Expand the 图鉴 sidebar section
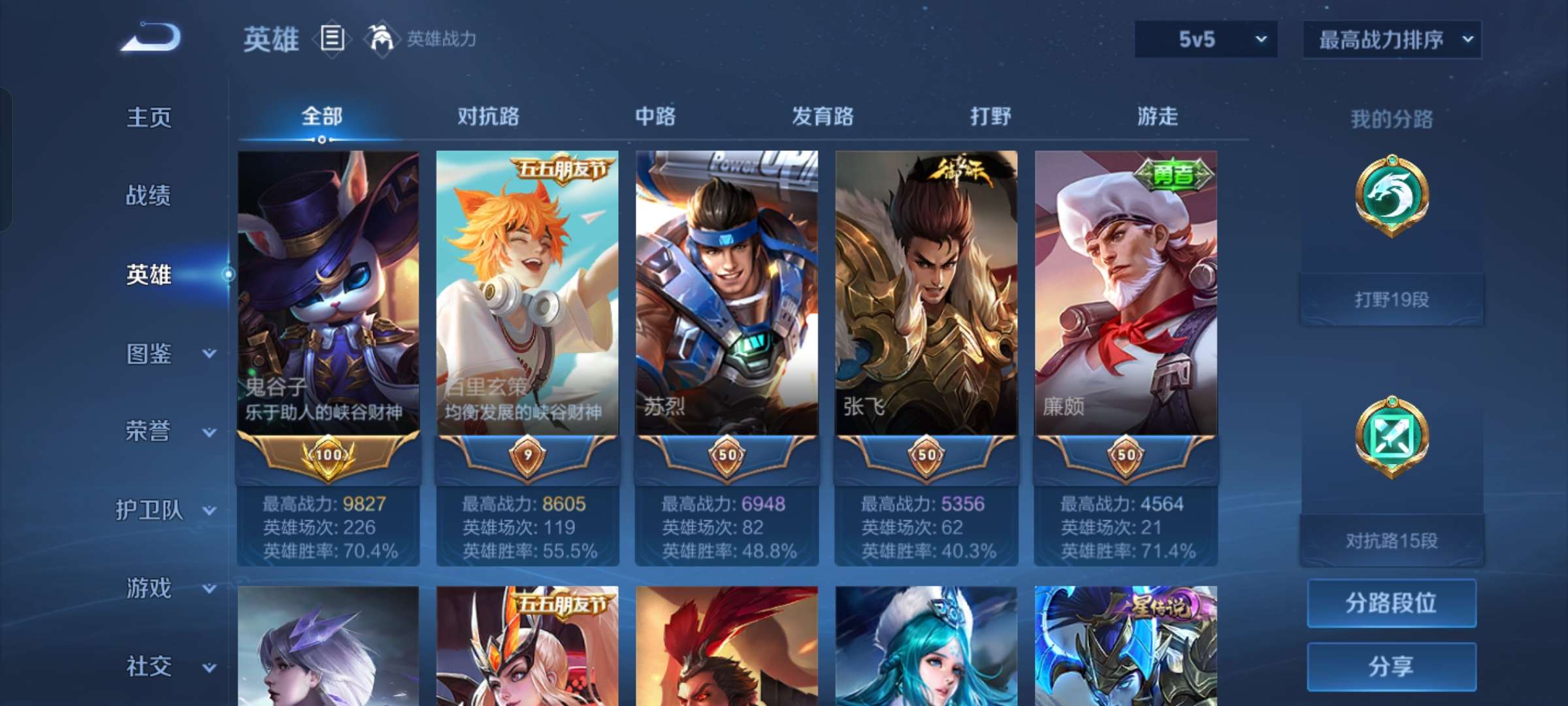 pyautogui.click(x=149, y=354)
